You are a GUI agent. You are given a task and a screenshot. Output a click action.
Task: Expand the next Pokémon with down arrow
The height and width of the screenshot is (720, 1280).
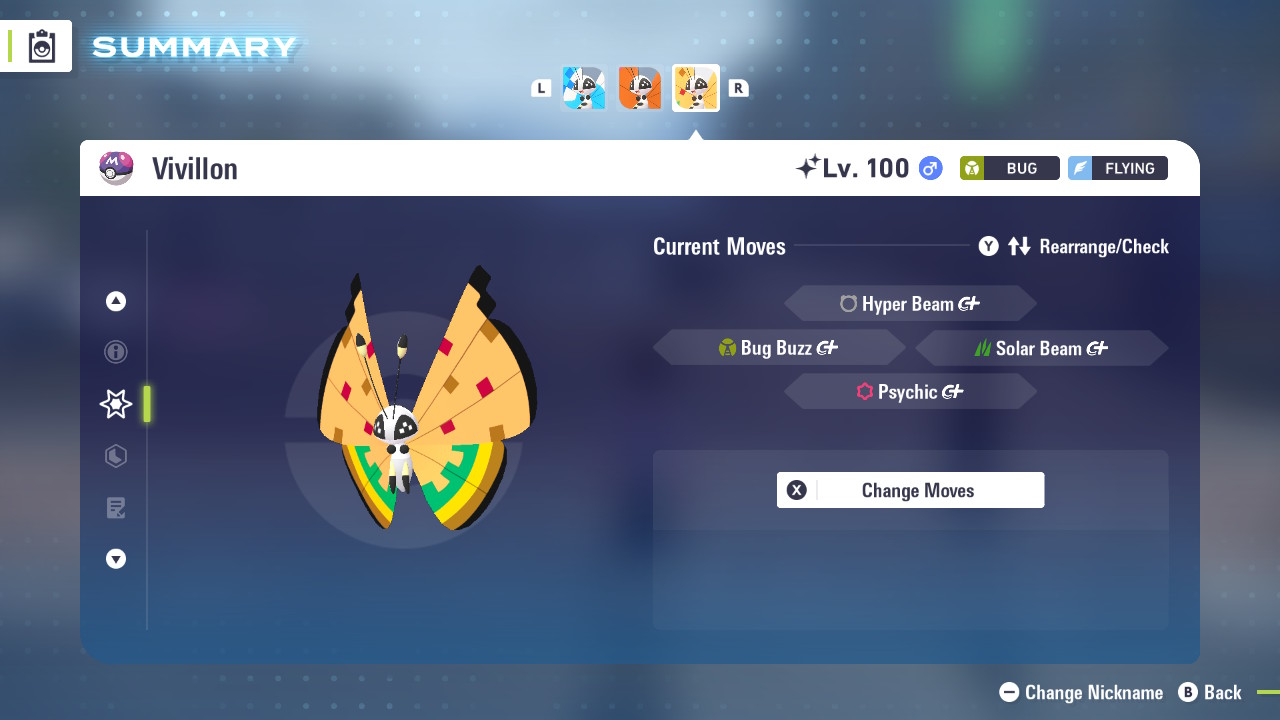coord(115,559)
